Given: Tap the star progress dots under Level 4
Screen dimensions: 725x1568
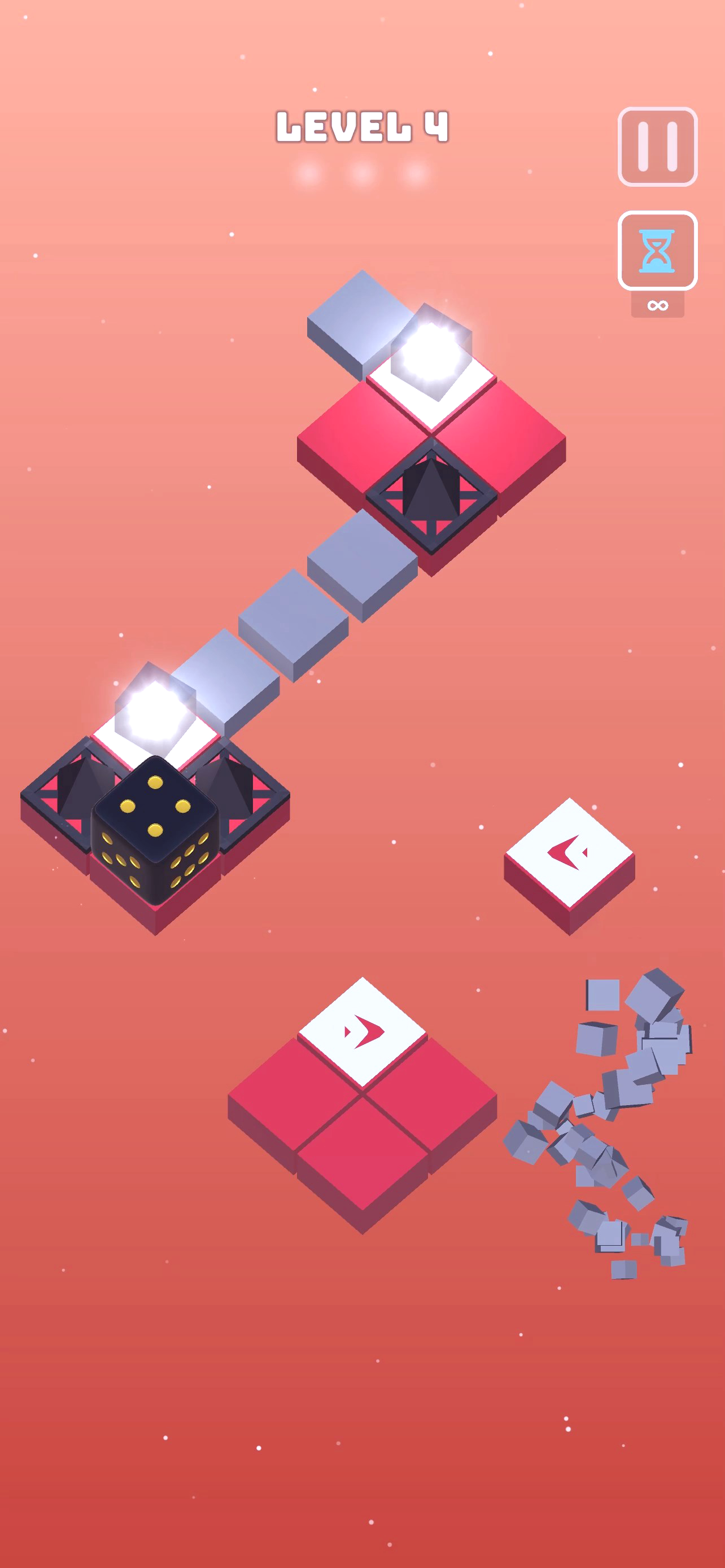Looking at the screenshot, I should click(360, 175).
